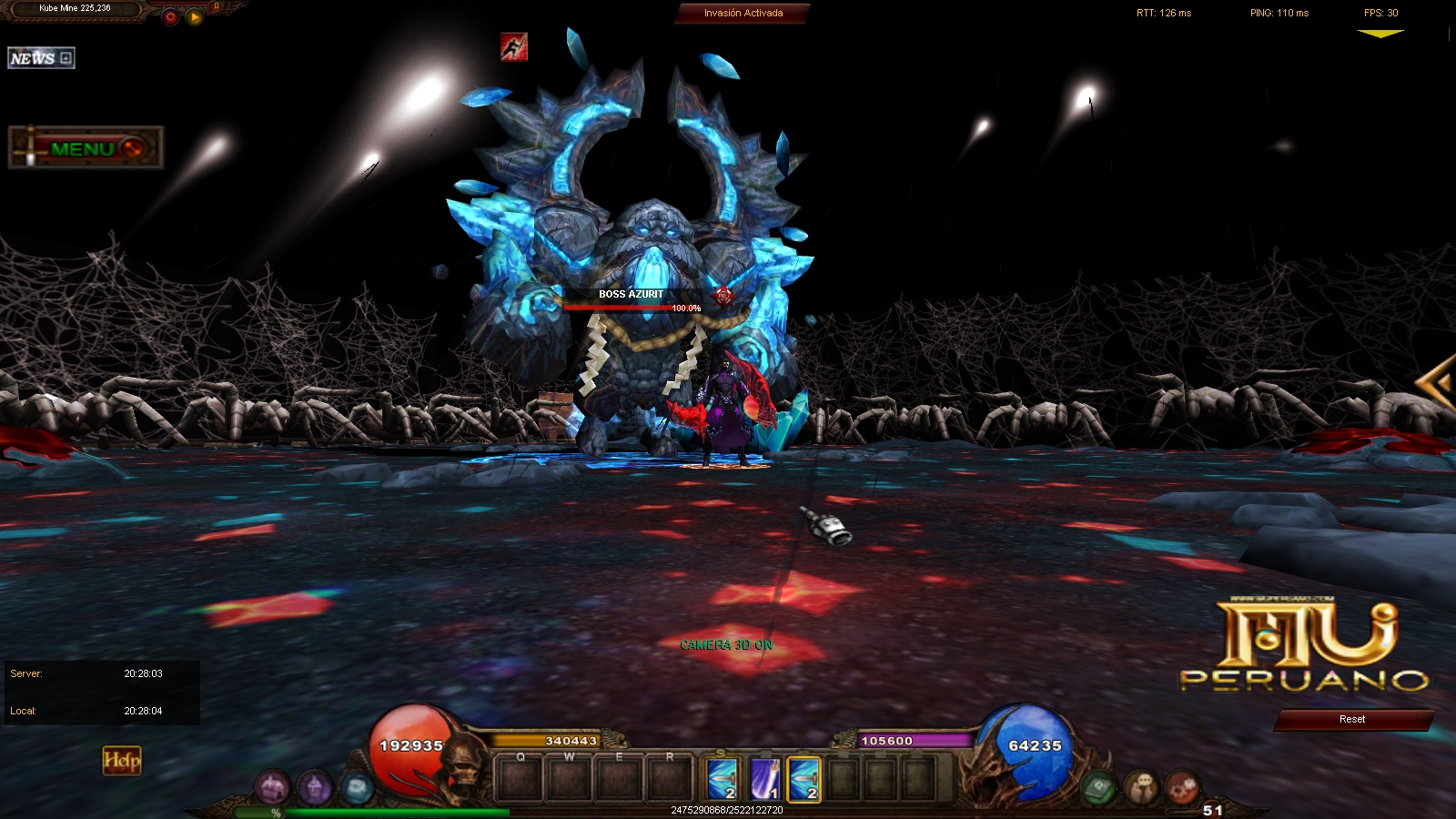1456x819 pixels.
Task: Select the highlighted blue sword skill slot
Action: tap(804, 780)
